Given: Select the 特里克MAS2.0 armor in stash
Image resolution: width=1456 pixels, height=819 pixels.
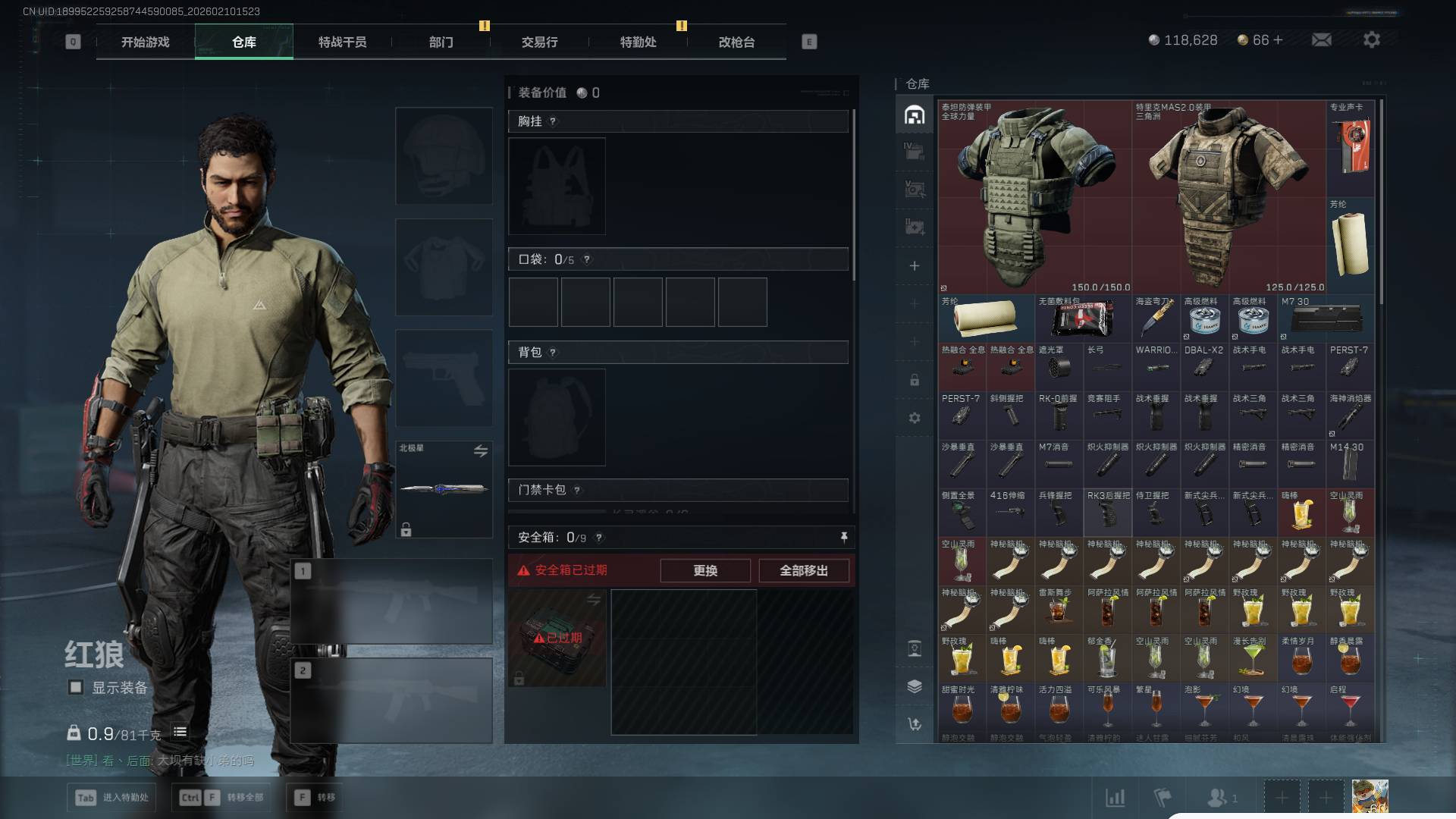Looking at the screenshot, I should tap(1228, 197).
